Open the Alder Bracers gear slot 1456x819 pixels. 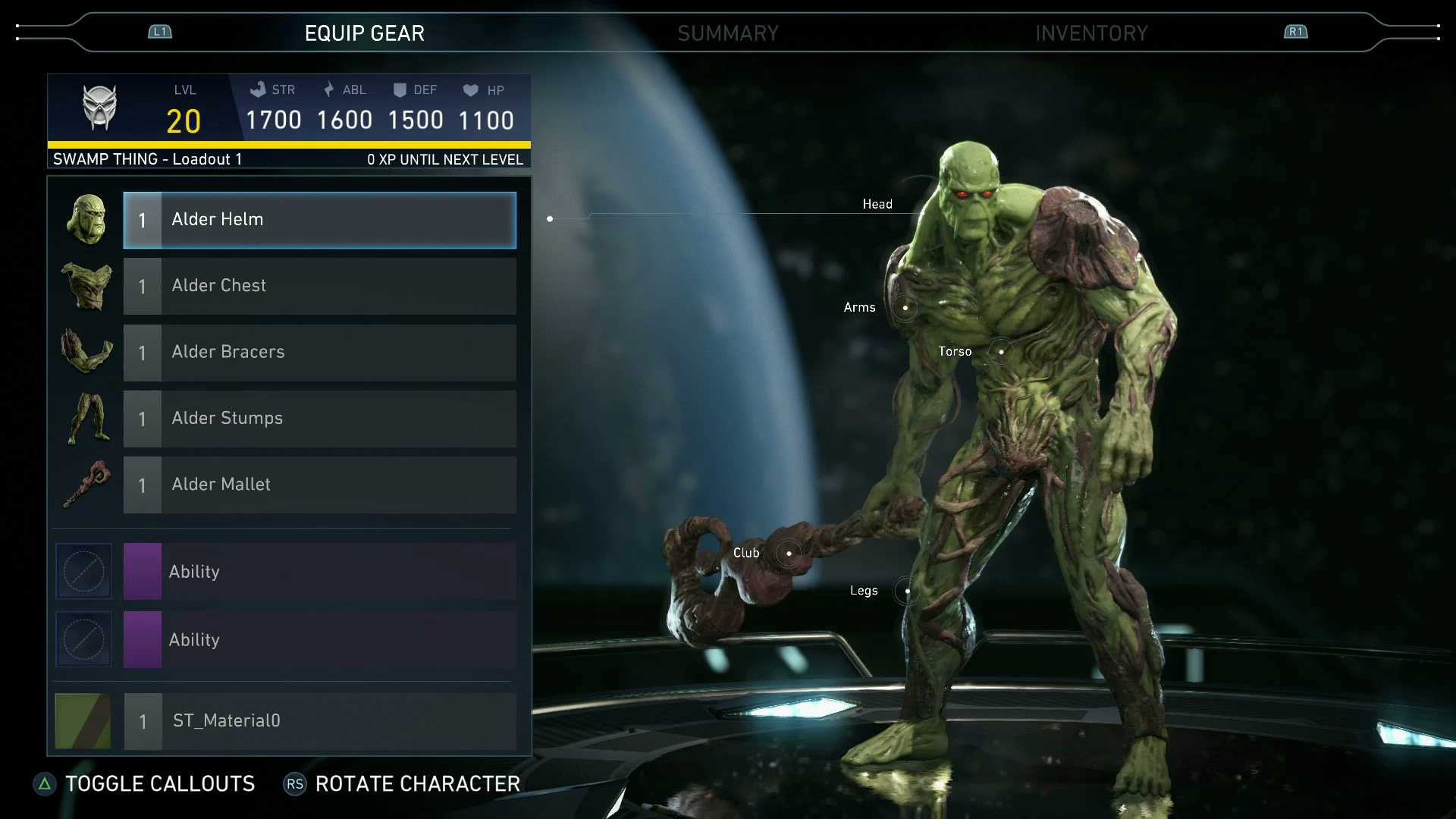(319, 353)
